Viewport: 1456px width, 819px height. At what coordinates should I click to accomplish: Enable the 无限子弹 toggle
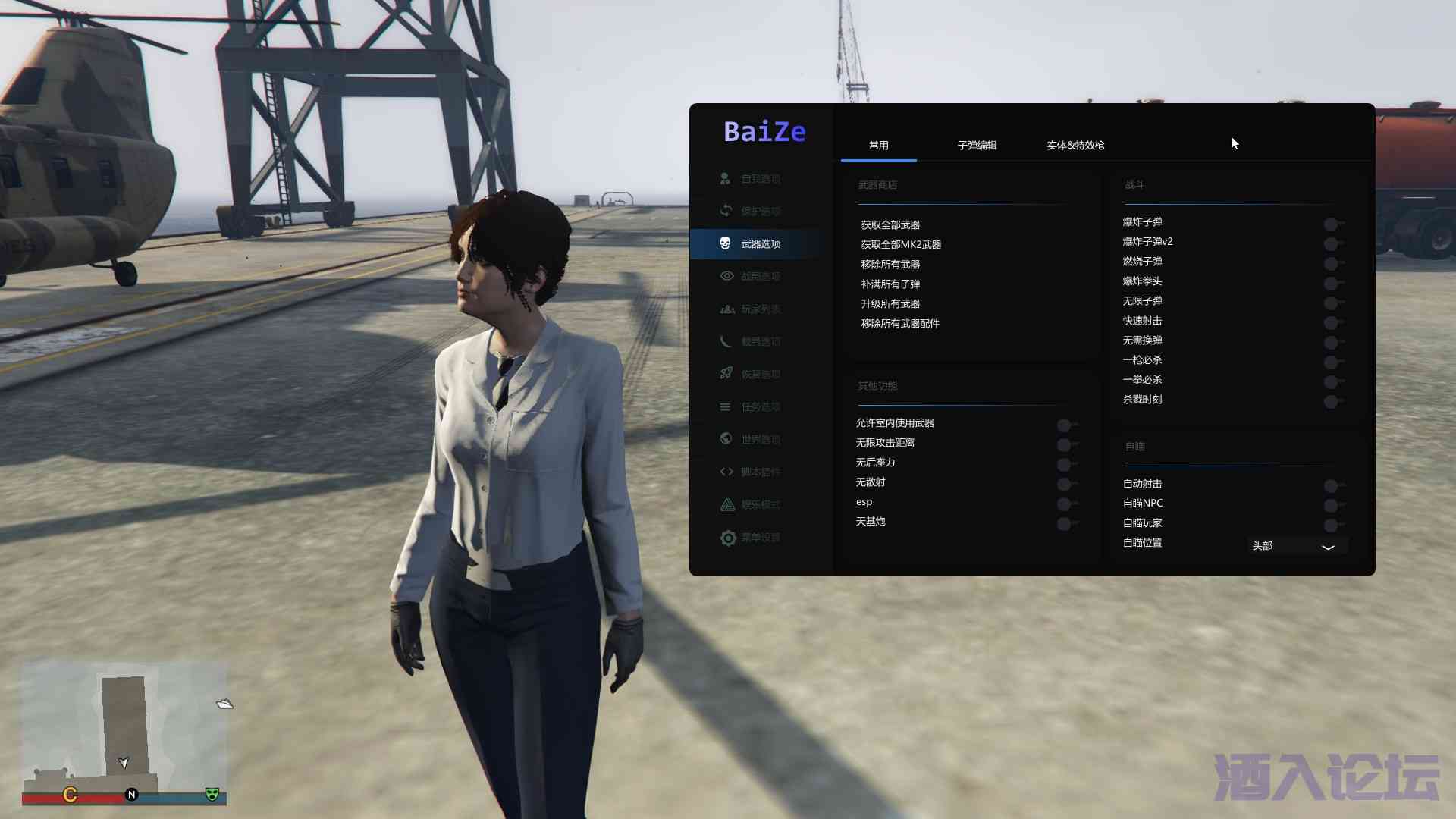1333,303
